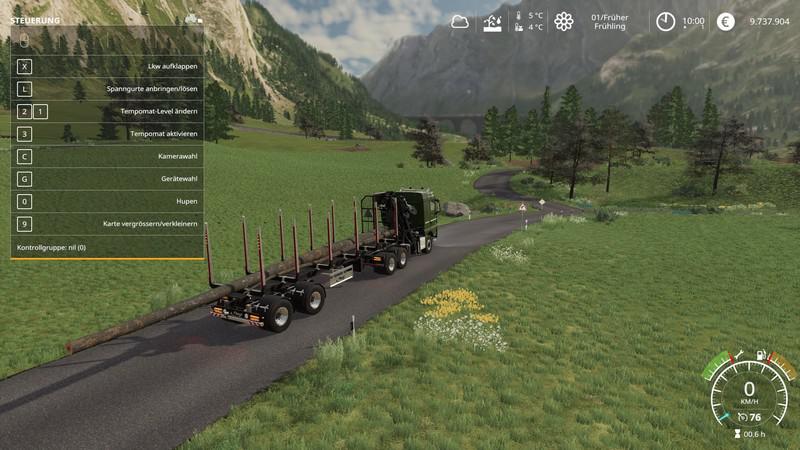
Task: Click the clock time icon
Action: (x=665, y=21)
